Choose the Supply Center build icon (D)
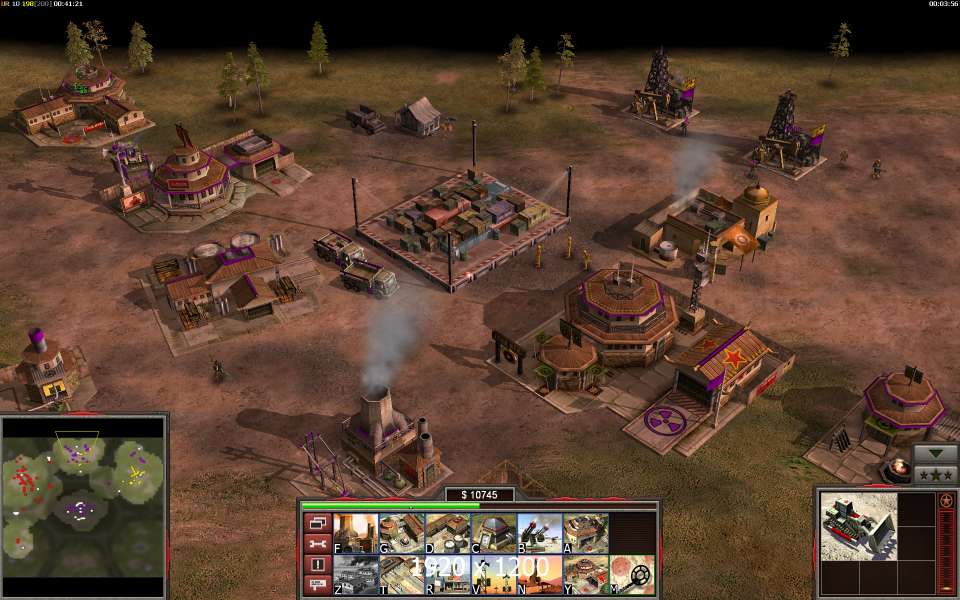 pyautogui.click(x=446, y=533)
